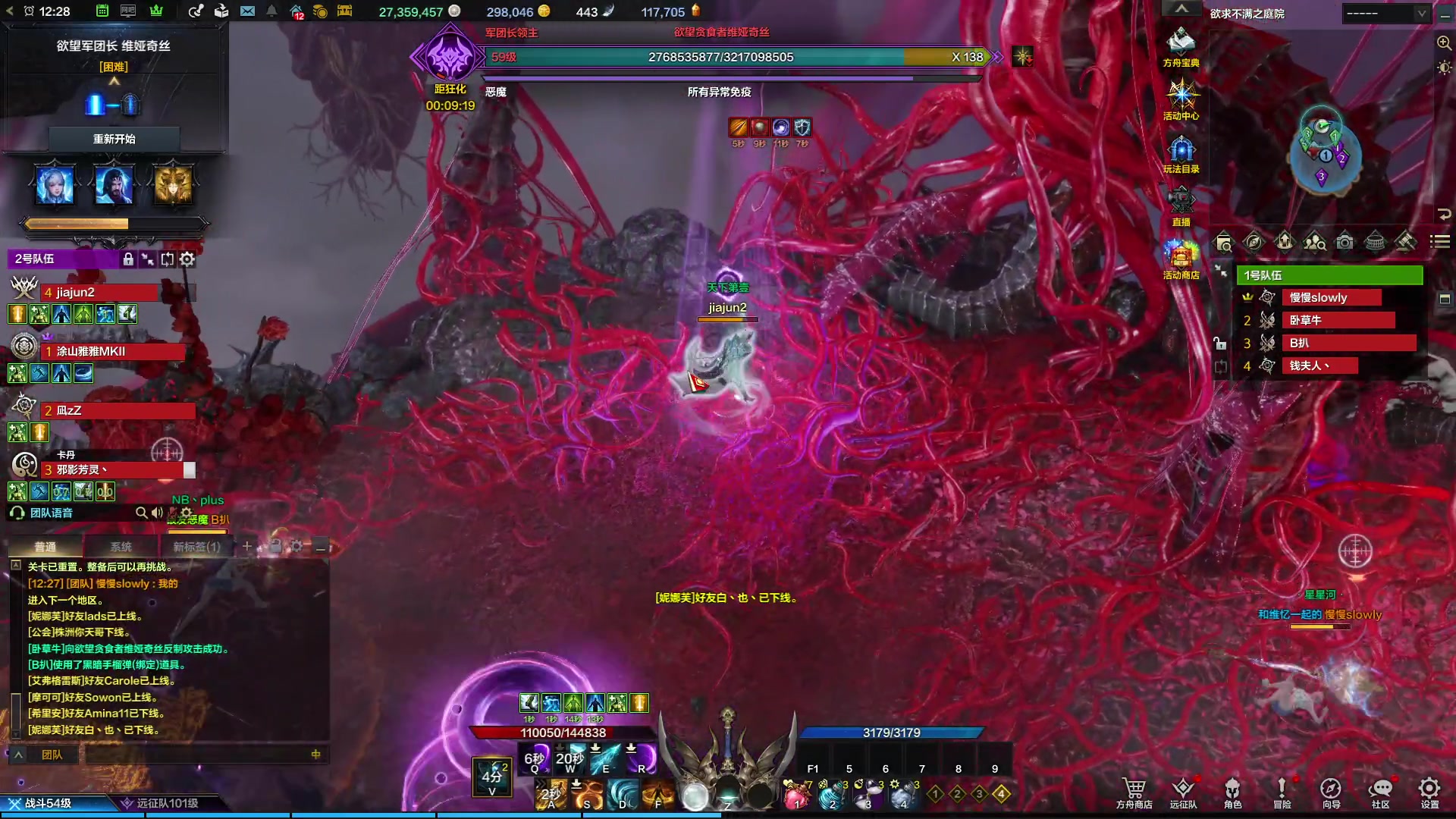Screen dimensions: 1456x819
Task: Select raid member 慢慢slowly in 1号队伍
Action: click(1331, 298)
